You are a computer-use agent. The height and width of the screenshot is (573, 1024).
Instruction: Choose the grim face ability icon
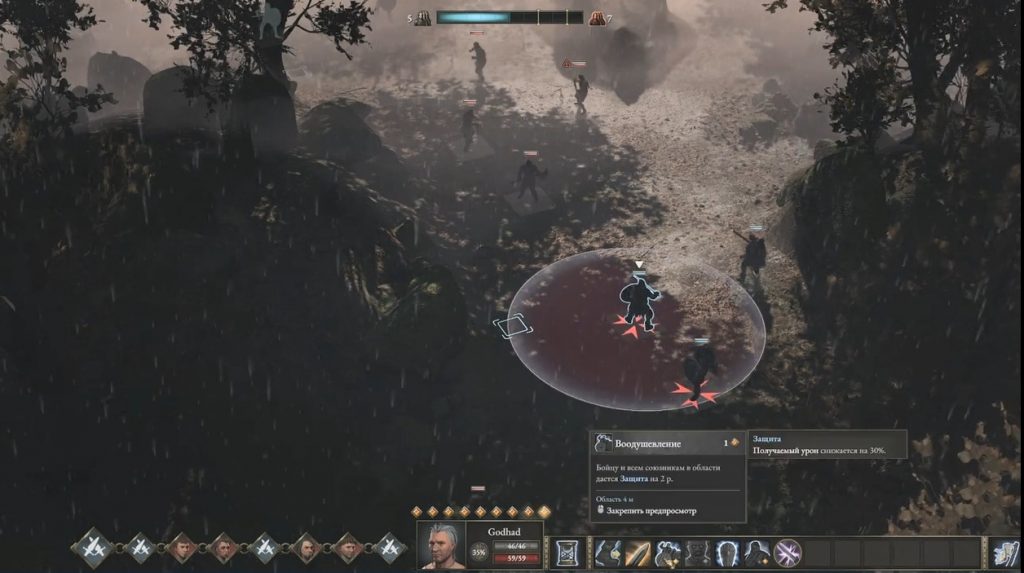point(697,552)
